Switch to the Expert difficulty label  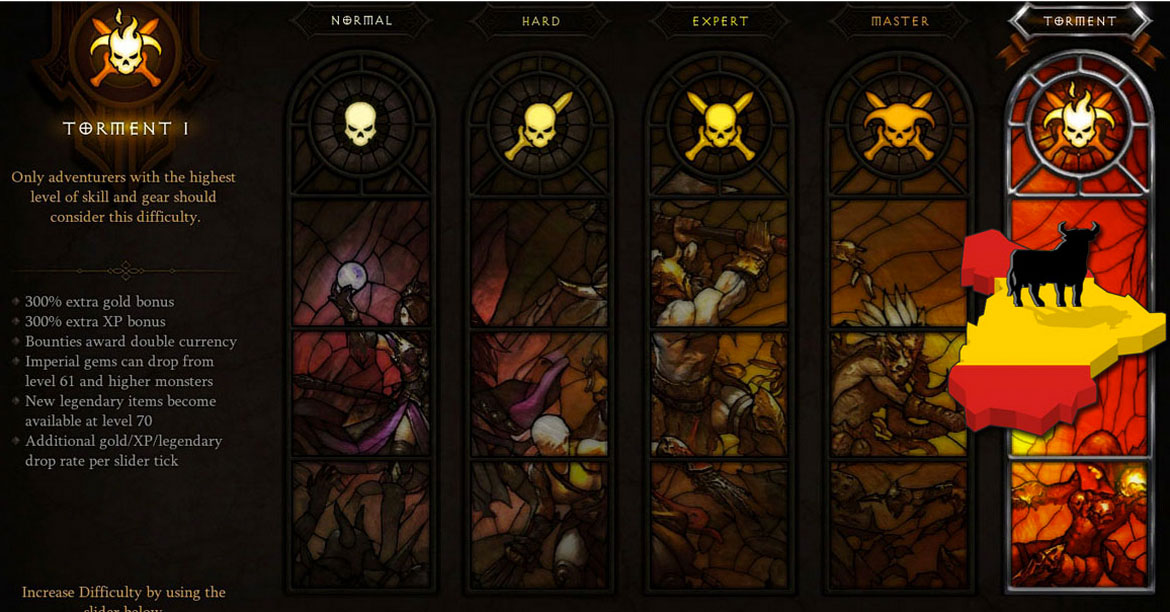[719, 21]
